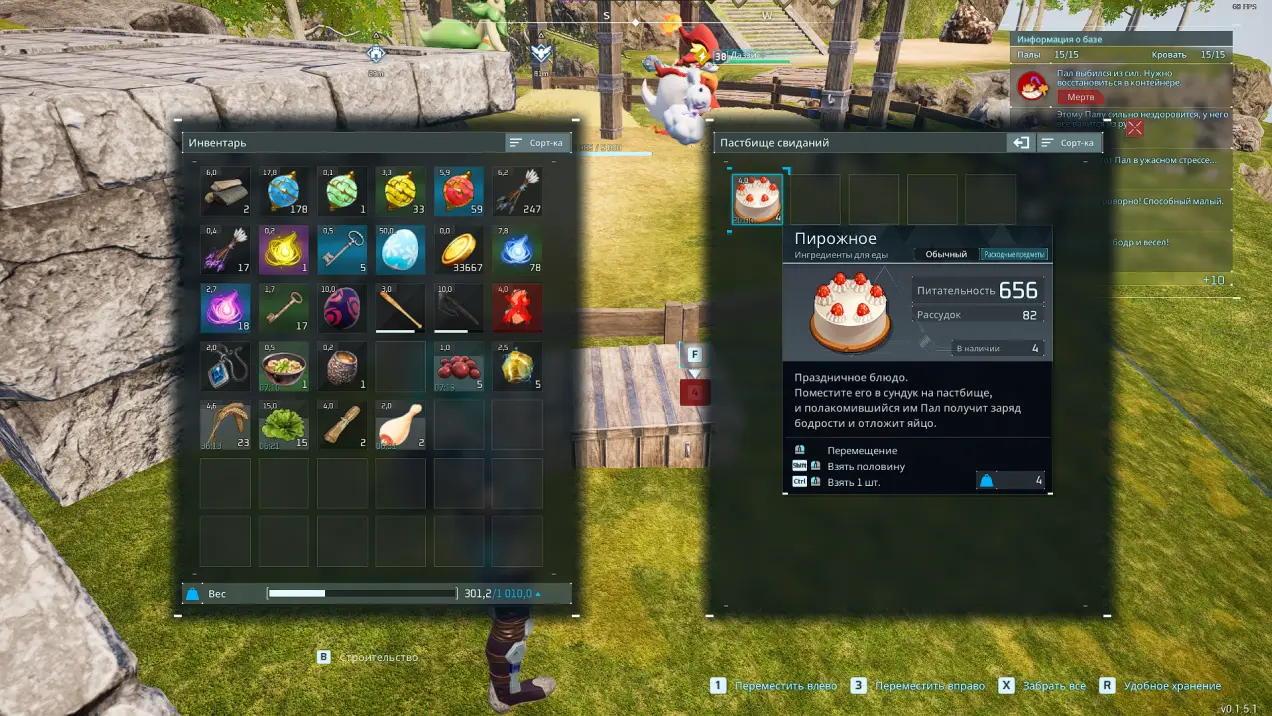Screen dimensions: 1272x716
Task: Select the arrow stack of 247
Action: click(x=517, y=192)
